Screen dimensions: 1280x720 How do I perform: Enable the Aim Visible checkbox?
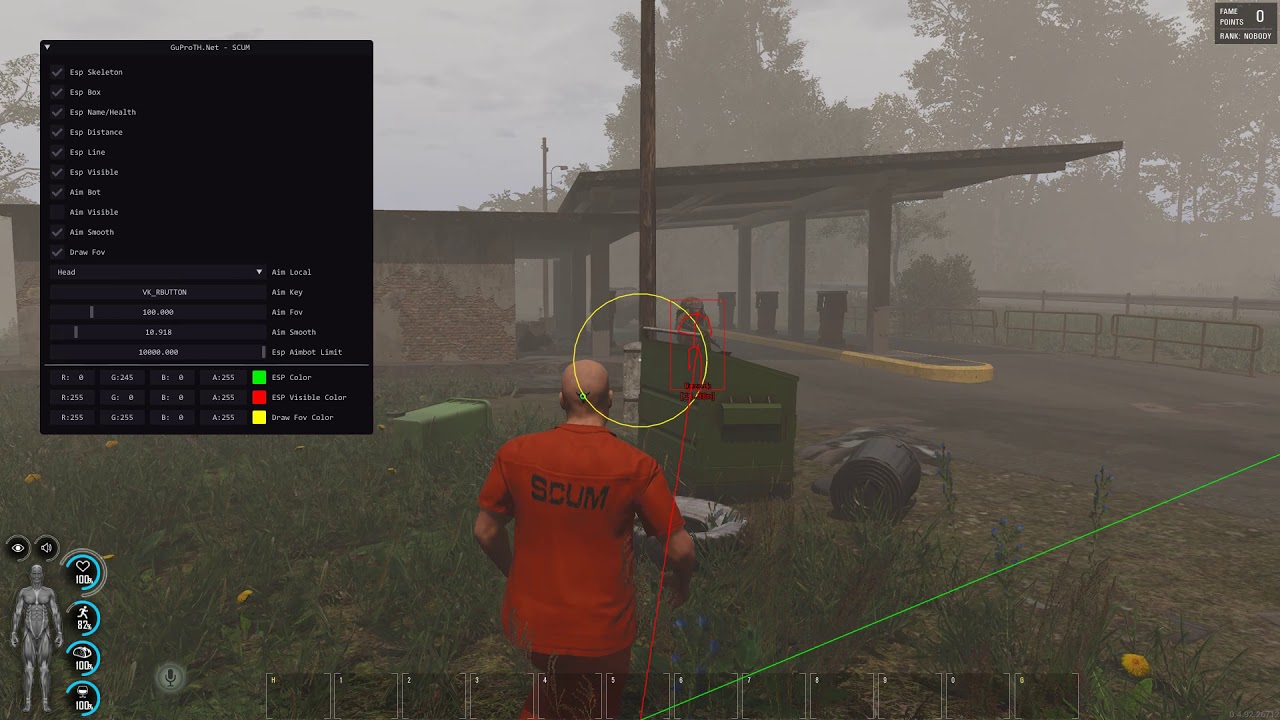pyautogui.click(x=57, y=212)
